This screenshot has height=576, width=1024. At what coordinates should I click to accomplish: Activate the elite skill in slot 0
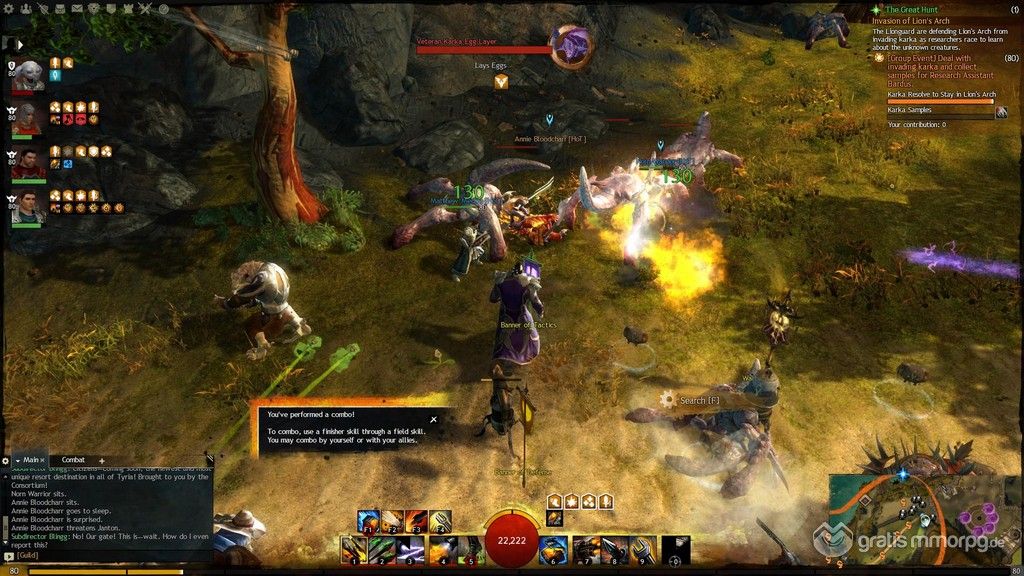675,549
